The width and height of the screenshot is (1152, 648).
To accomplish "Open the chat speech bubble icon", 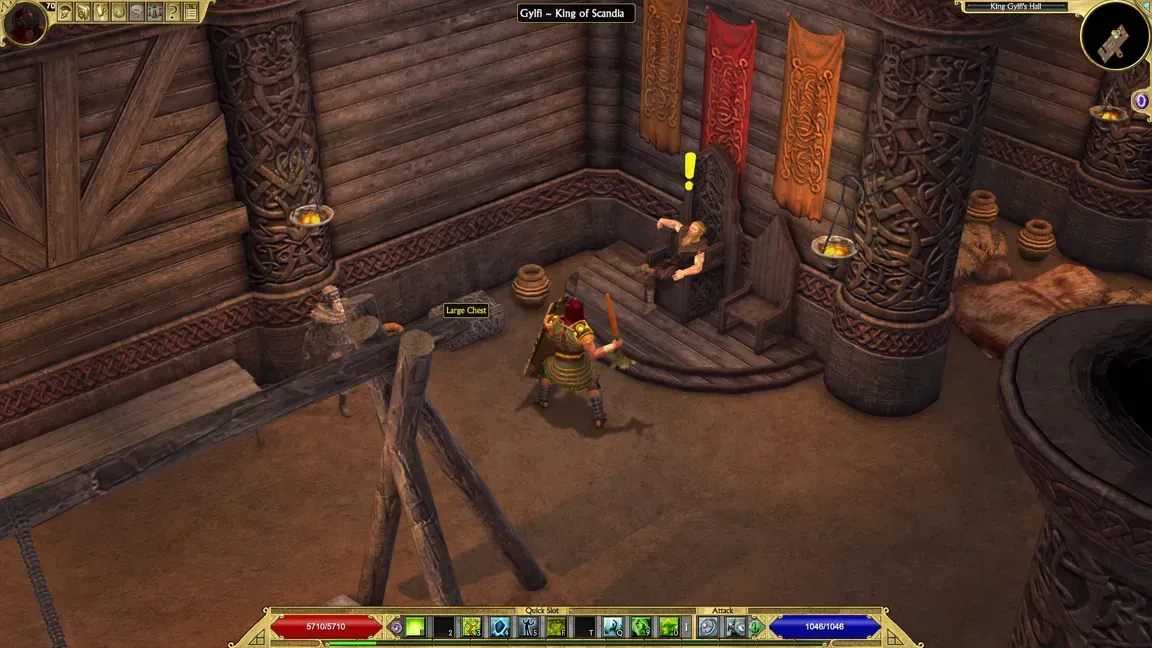I will (137, 12).
